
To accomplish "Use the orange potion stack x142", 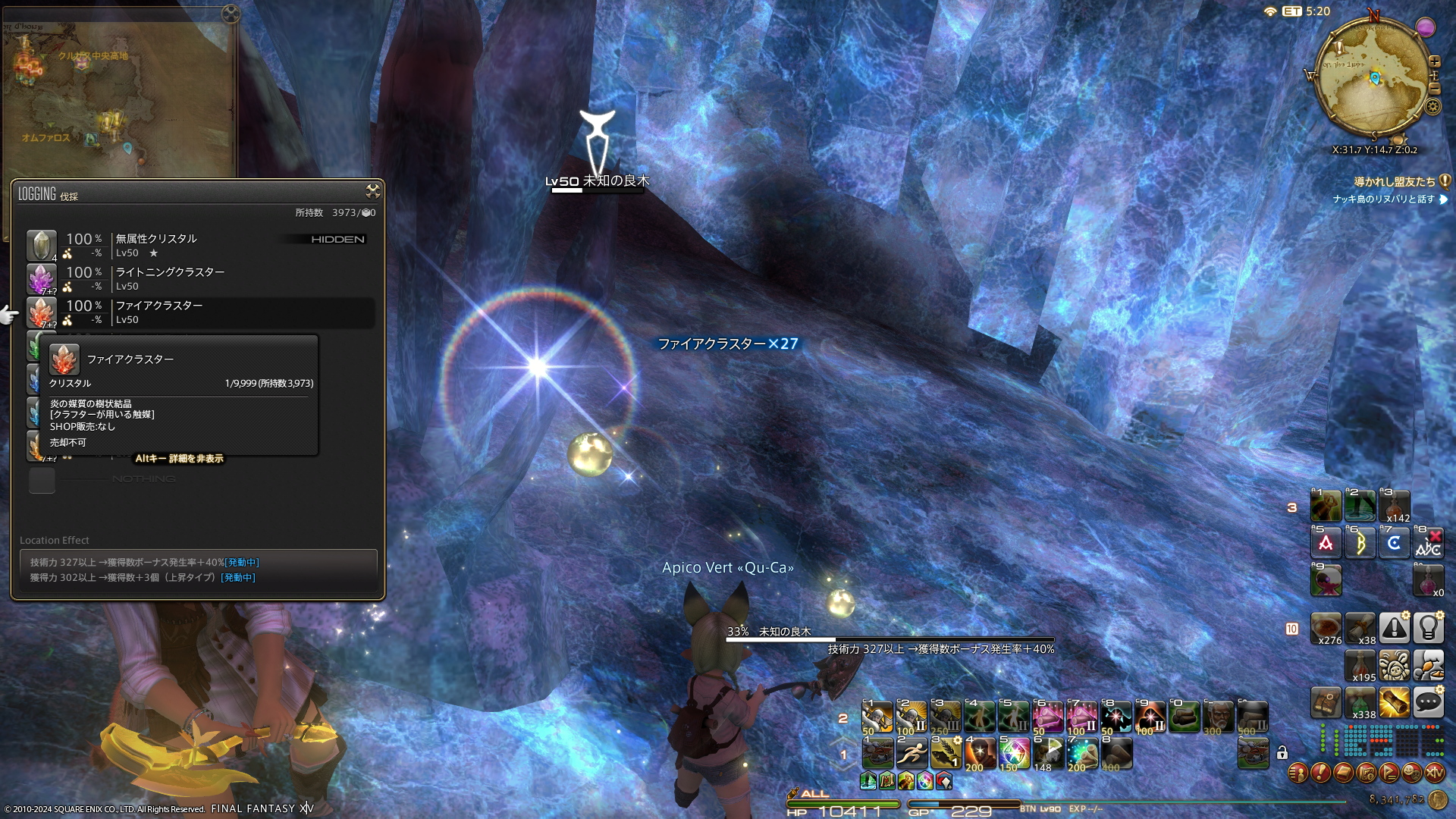I will click(x=1394, y=507).
